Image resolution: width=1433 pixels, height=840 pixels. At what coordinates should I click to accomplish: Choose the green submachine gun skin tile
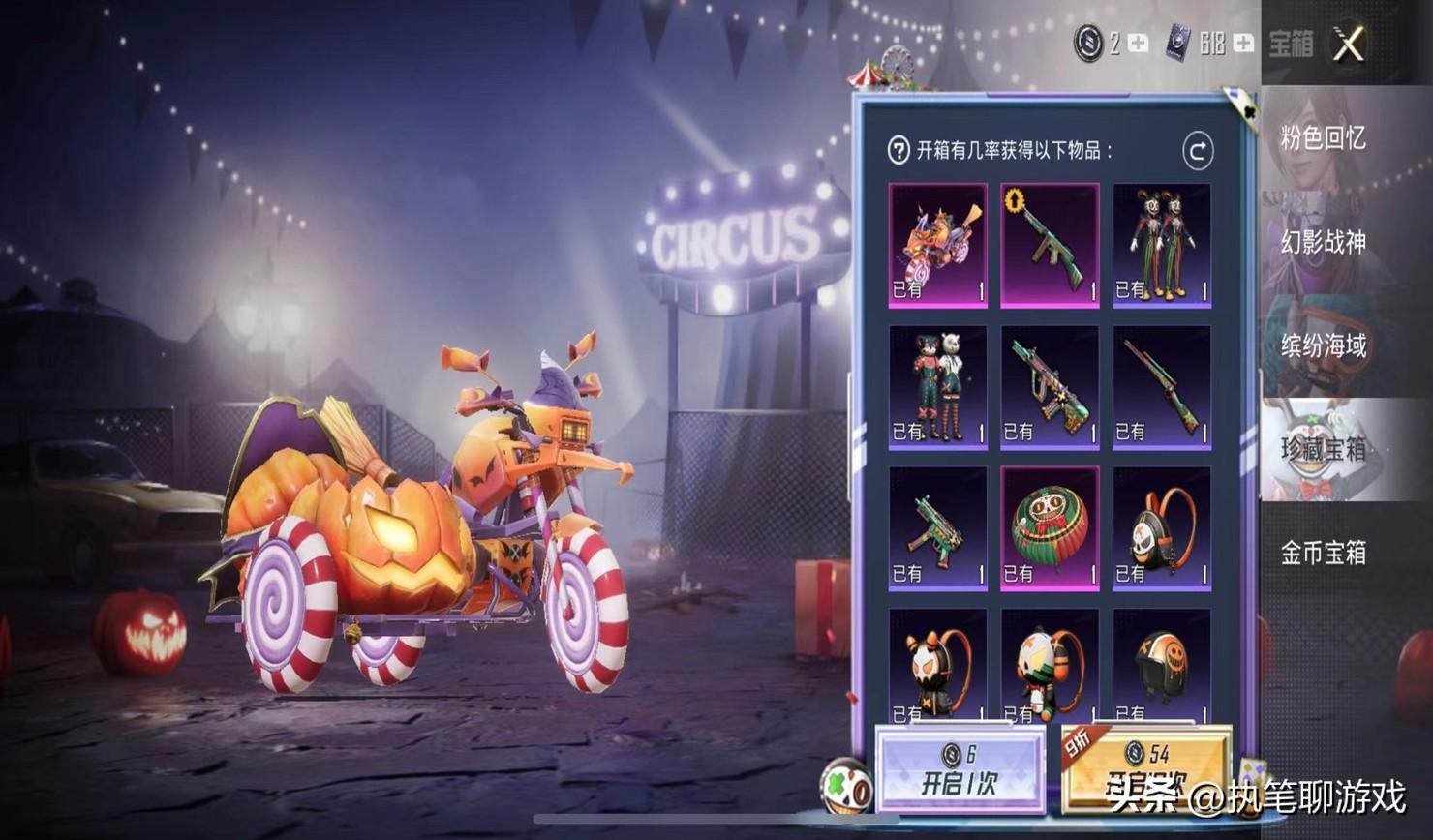click(x=937, y=528)
